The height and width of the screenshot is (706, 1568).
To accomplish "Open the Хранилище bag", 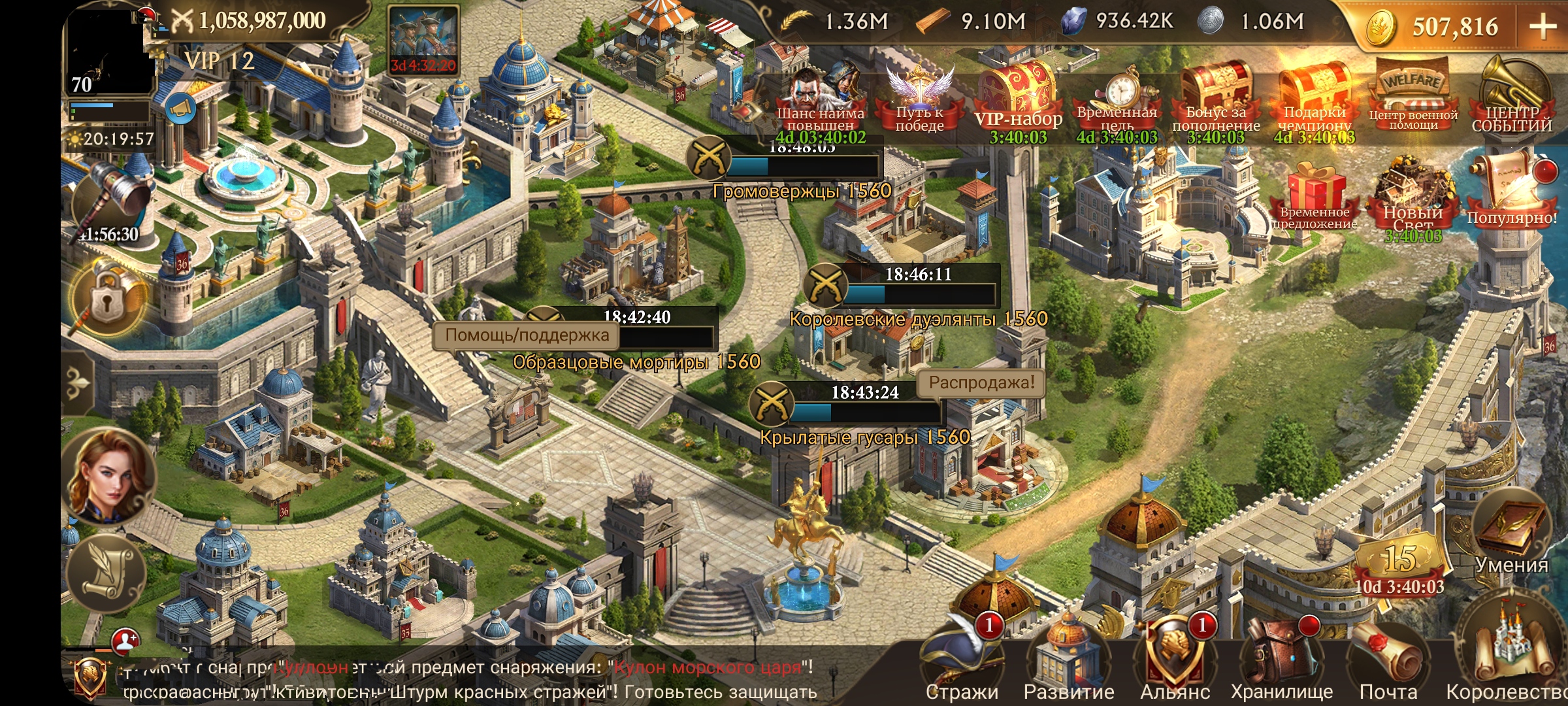I will click(x=1281, y=660).
